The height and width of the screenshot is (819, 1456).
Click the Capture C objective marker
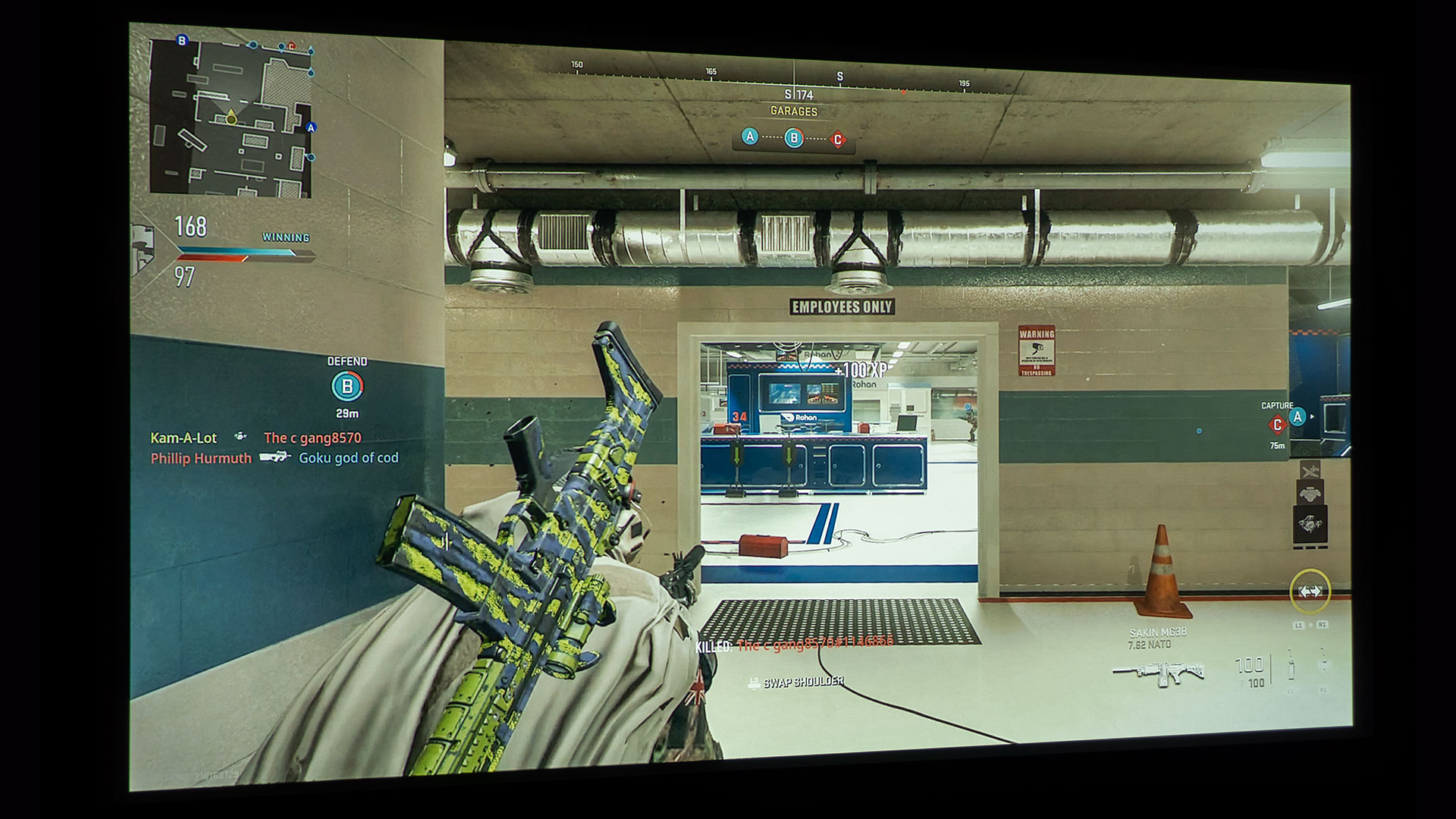click(x=1278, y=425)
